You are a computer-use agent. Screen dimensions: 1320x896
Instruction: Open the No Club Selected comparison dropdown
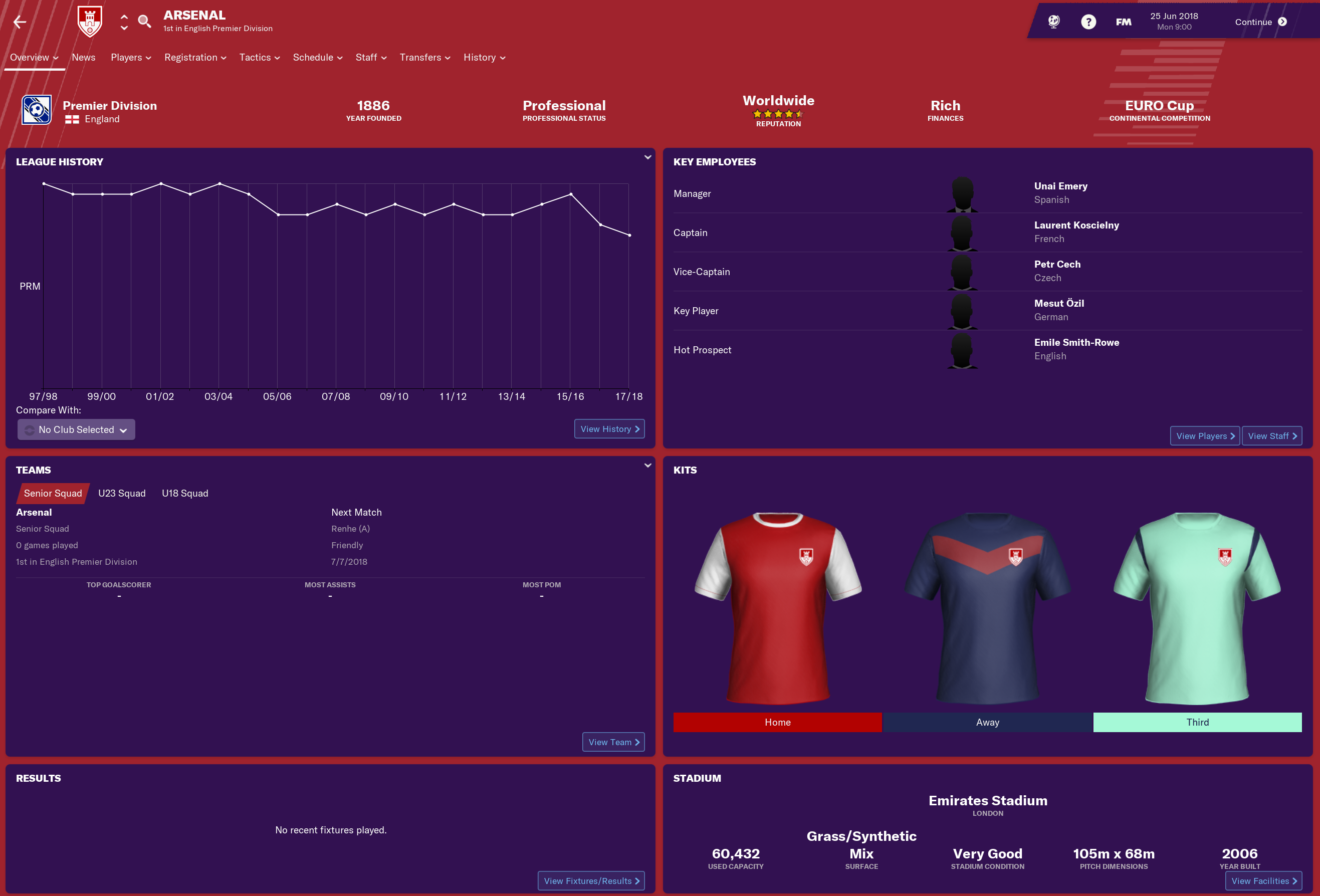(x=76, y=429)
